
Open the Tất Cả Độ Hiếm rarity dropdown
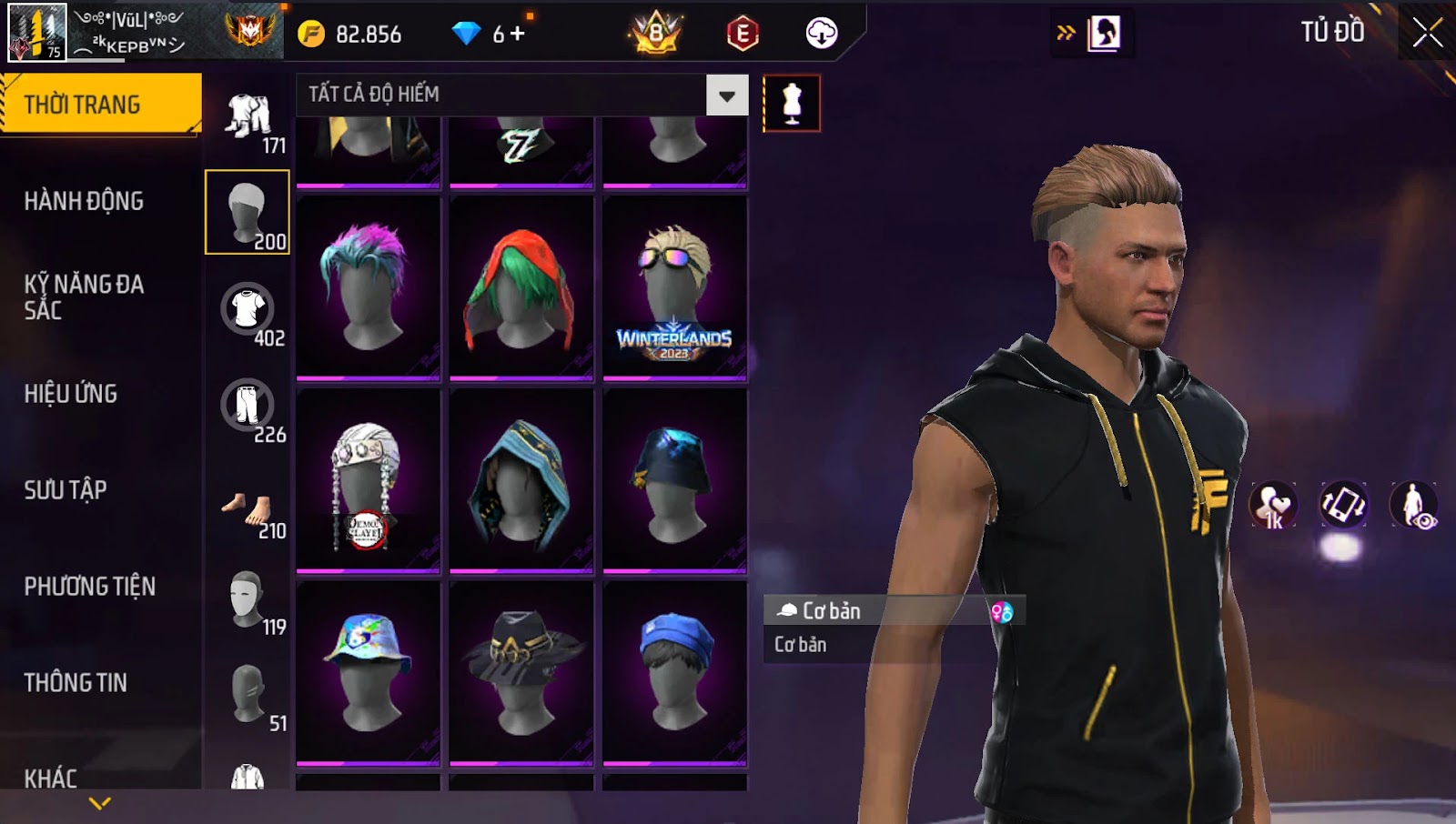click(x=726, y=95)
